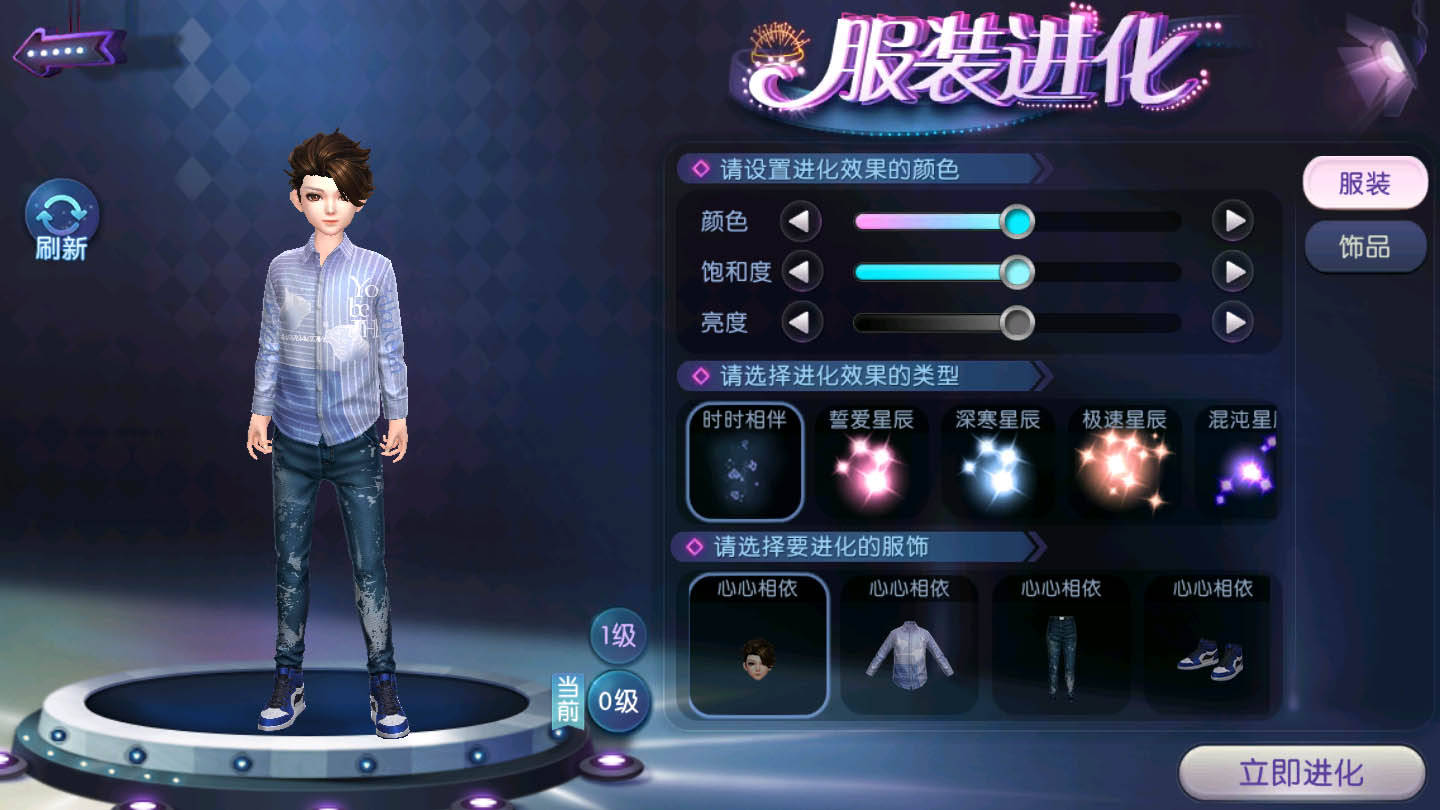This screenshot has width=1440, height=810.
Task: Select the 时时相伴 effect type
Action: pyautogui.click(x=745, y=462)
